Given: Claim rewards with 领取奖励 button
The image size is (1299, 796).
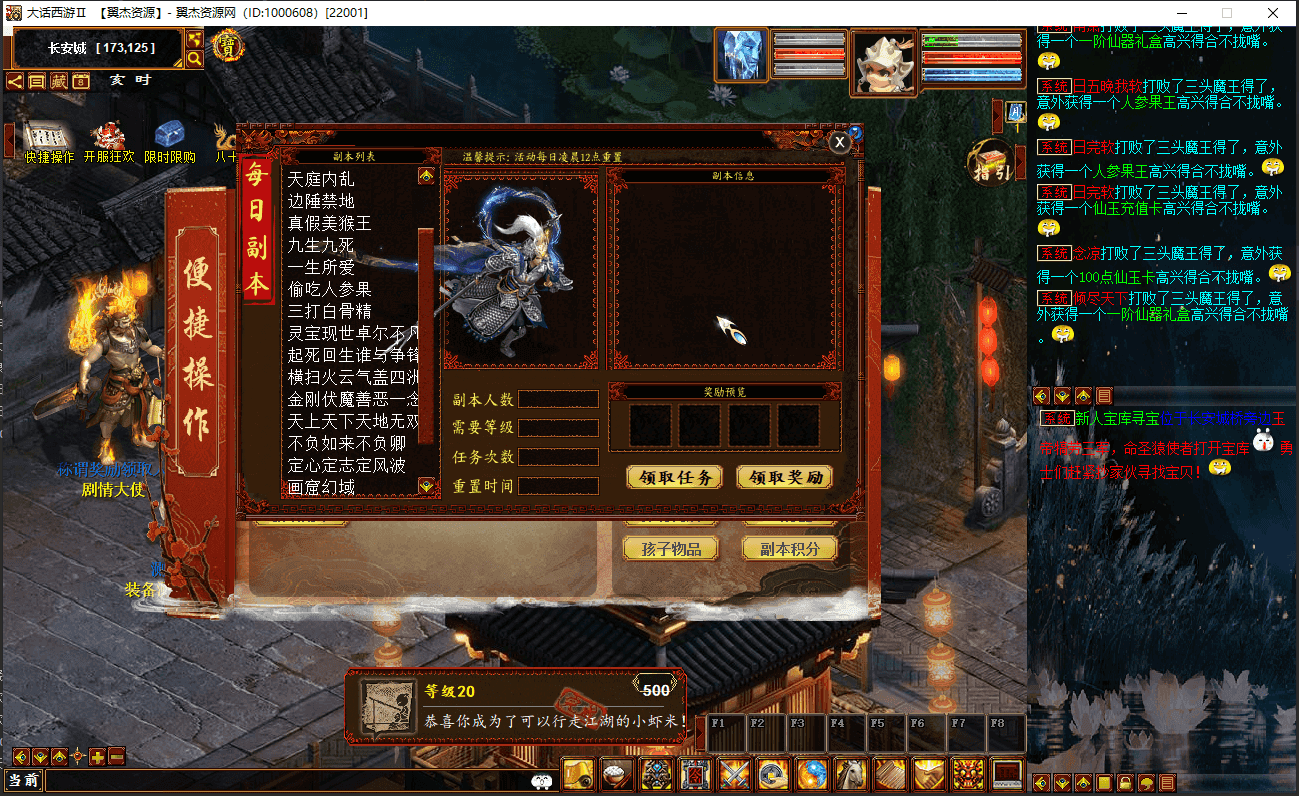Looking at the screenshot, I should (784, 477).
